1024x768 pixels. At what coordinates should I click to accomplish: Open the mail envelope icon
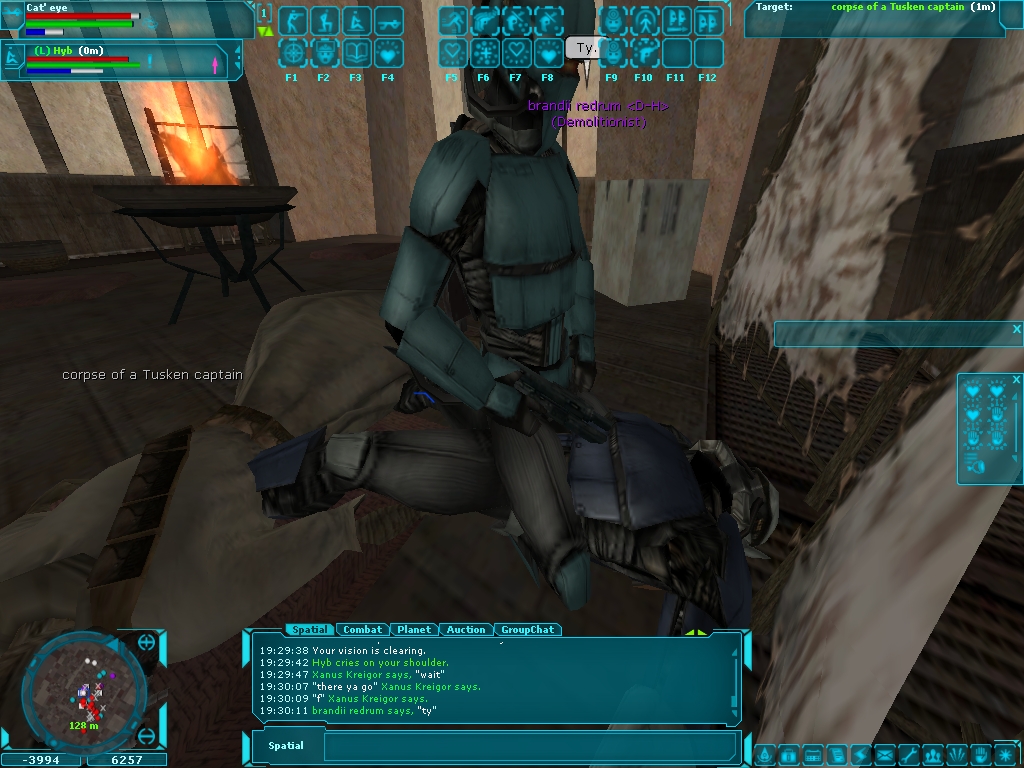point(883,754)
